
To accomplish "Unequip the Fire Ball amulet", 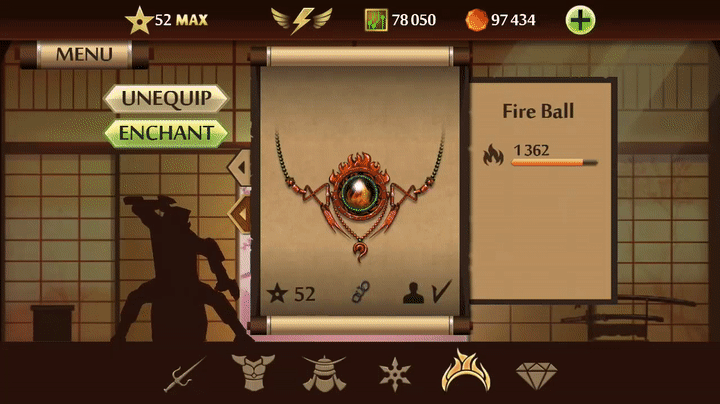I will click(166, 98).
